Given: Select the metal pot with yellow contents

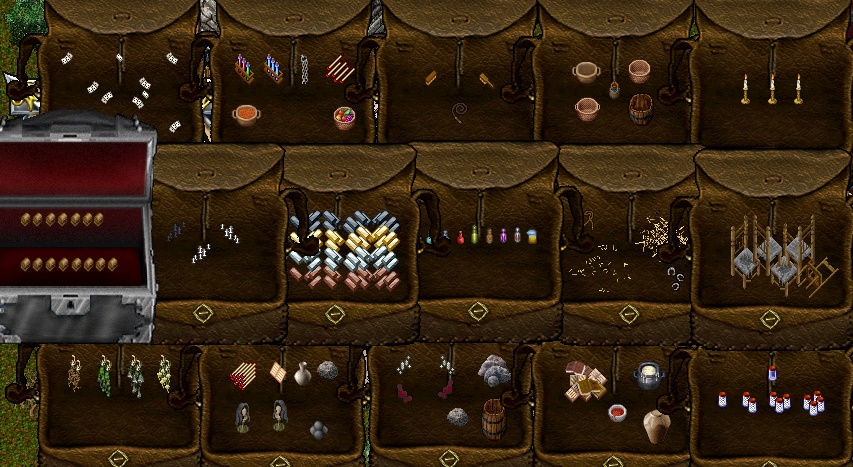Looking at the screenshot, I should (x=649, y=377).
